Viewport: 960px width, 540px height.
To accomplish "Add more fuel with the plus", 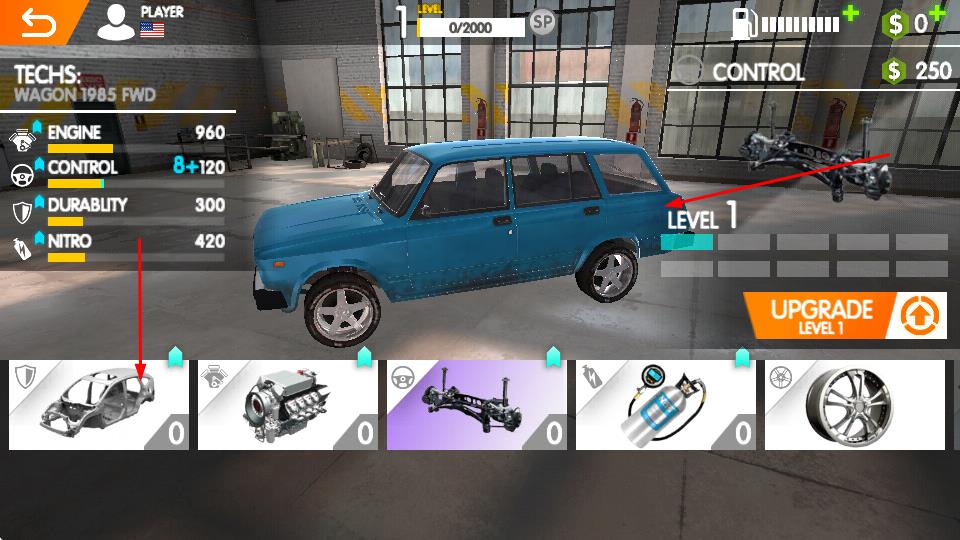I will [850, 14].
